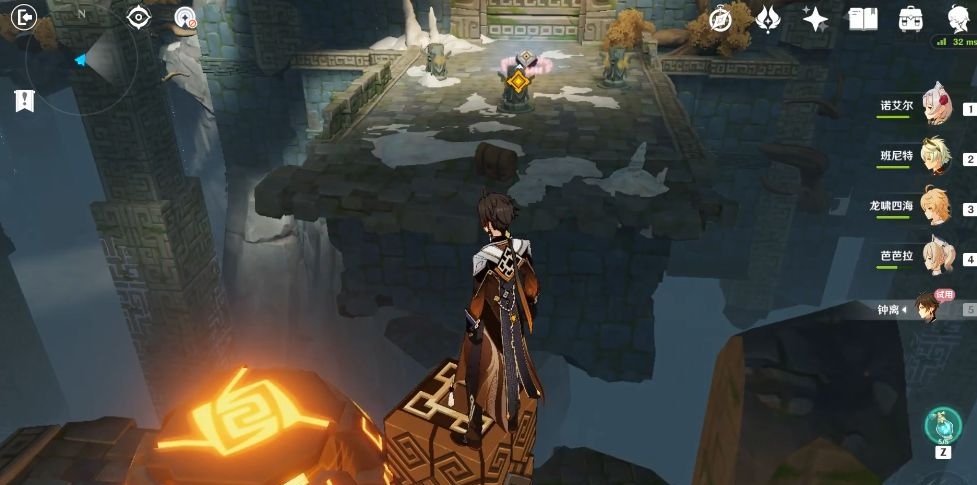Click the disabled co-op mode icon

point(185,17)
